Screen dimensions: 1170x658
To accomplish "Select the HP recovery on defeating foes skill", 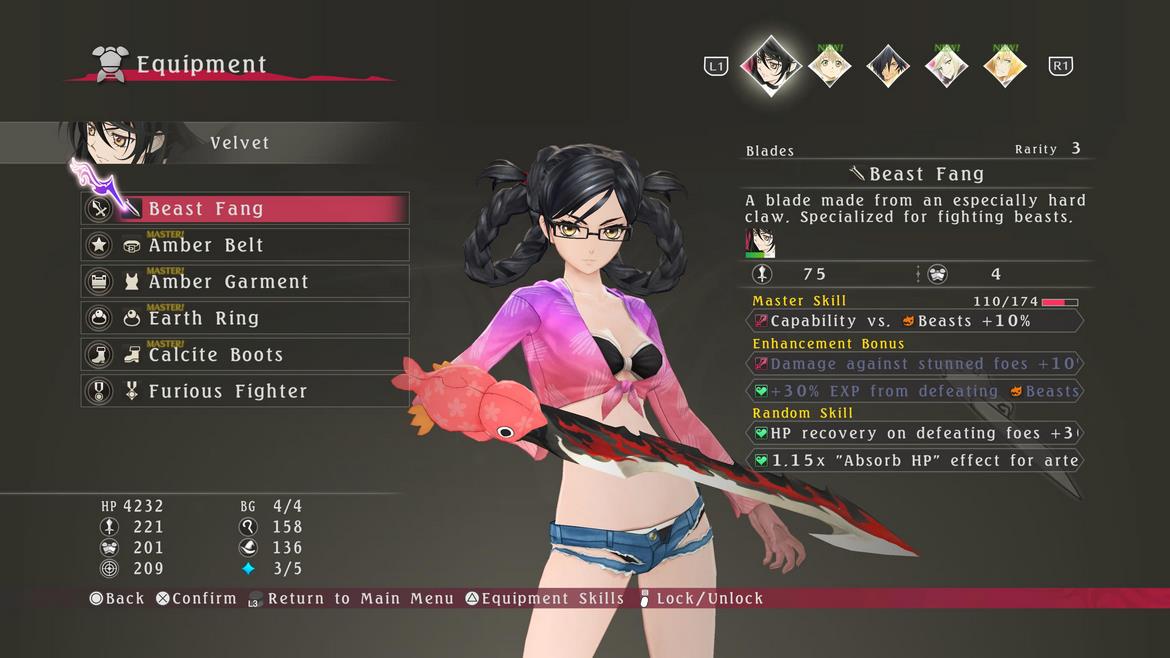I will coord(915,433).
